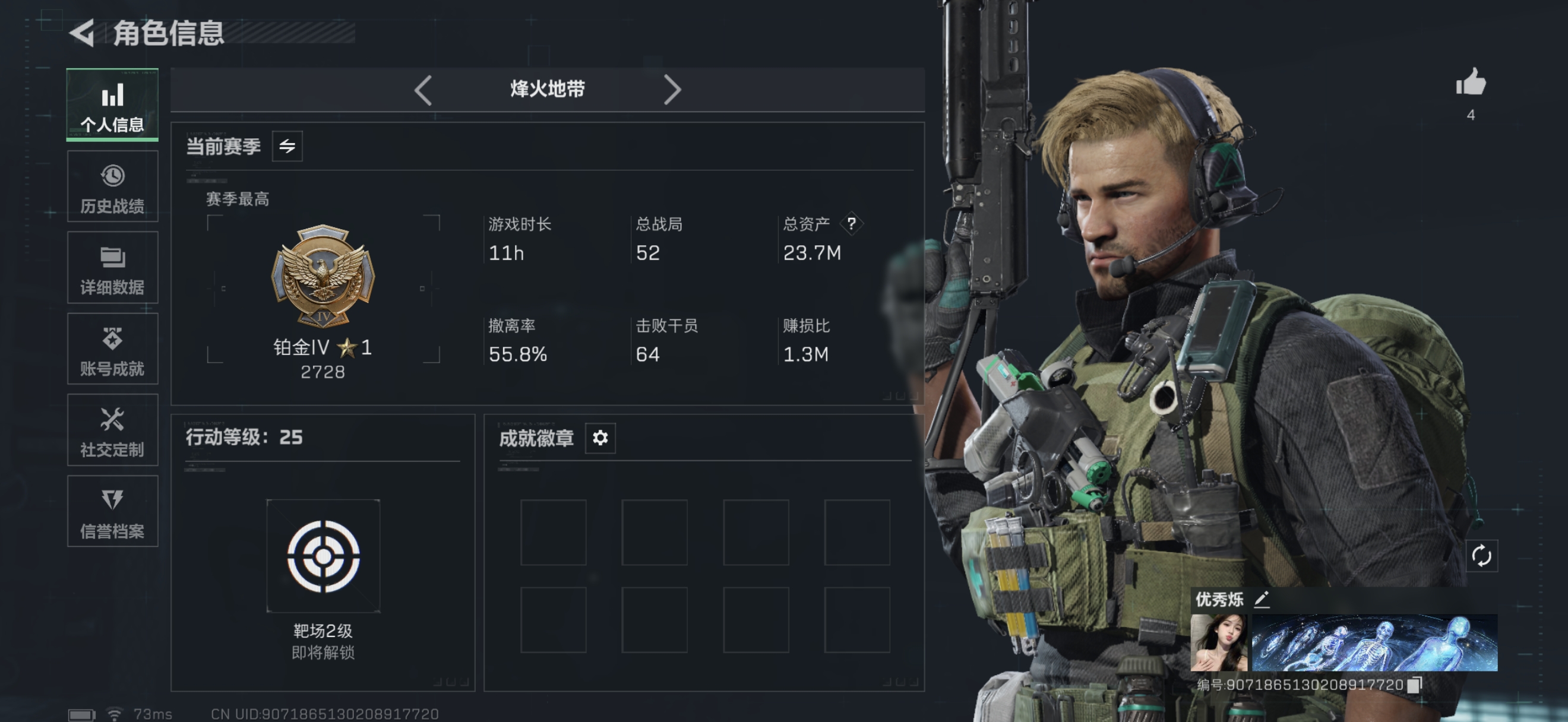1568x722 pixels.
Task: Open the 历史战绩 section
Action: click(x=112, y=186)
